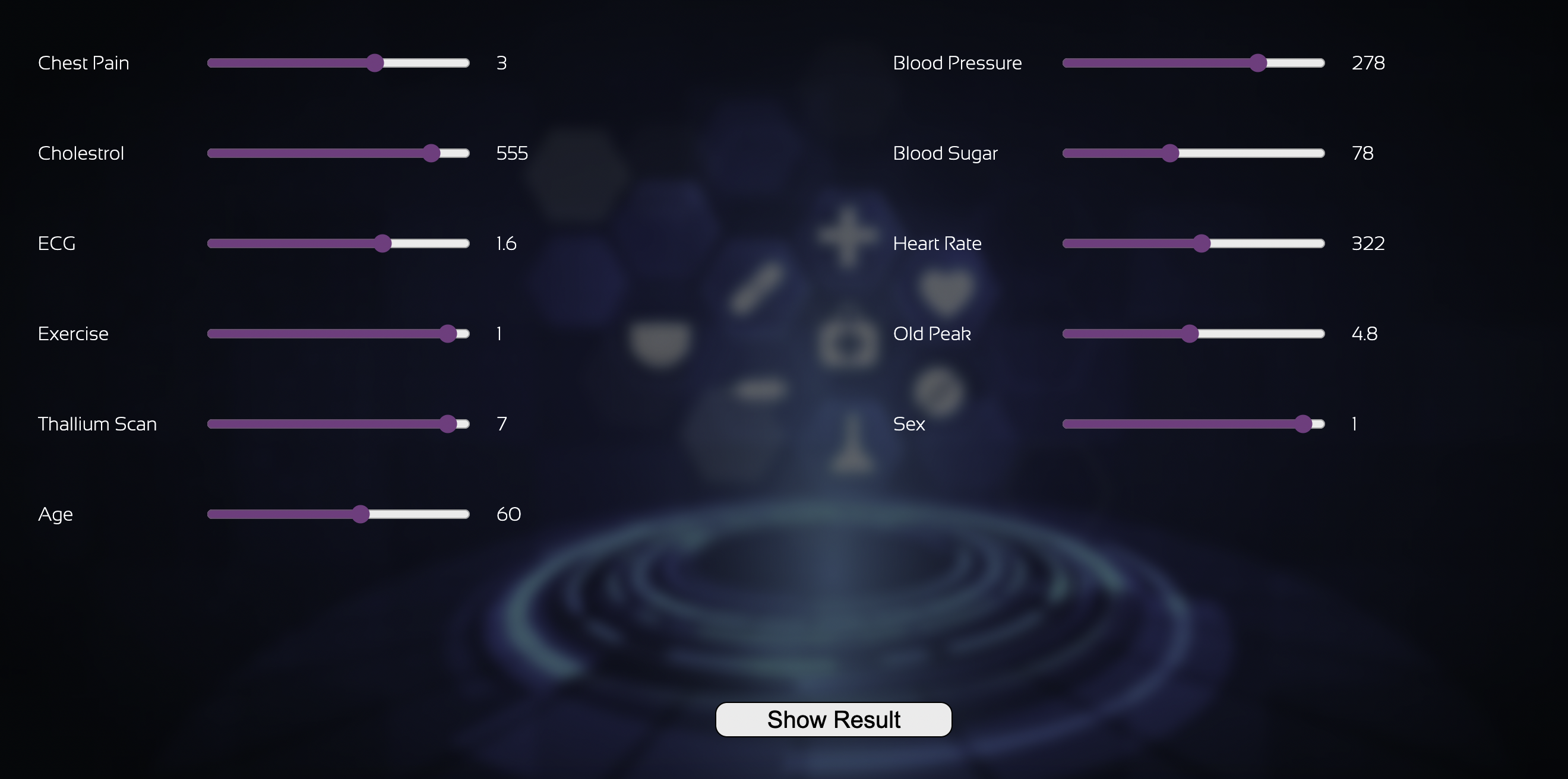Image resolution: width=1568 pixels, height=779 pixels.
Task: Select the Age slider handle
Action: coord(361,514)
